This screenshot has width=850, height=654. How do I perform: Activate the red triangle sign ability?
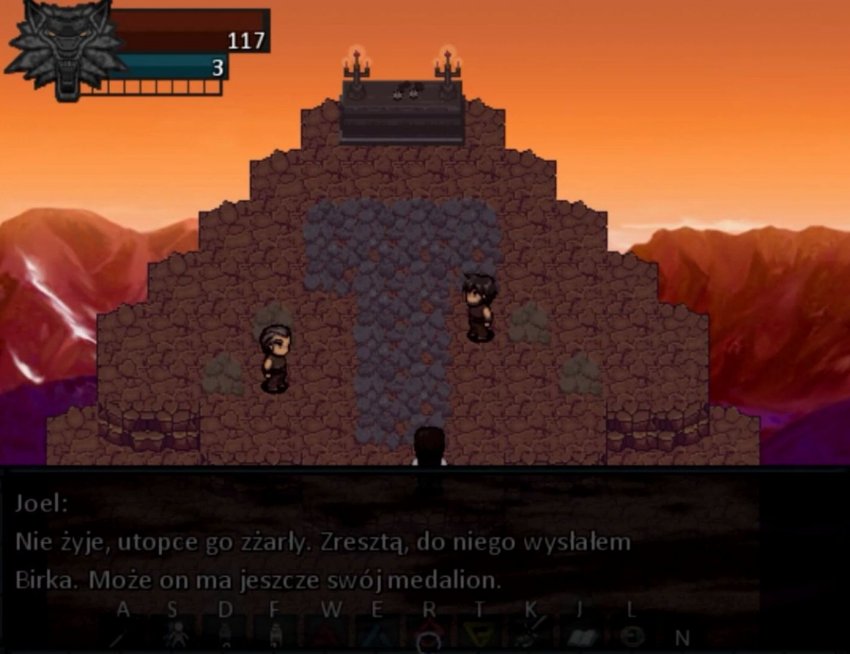pyautogui.click(x=329, y=636)
